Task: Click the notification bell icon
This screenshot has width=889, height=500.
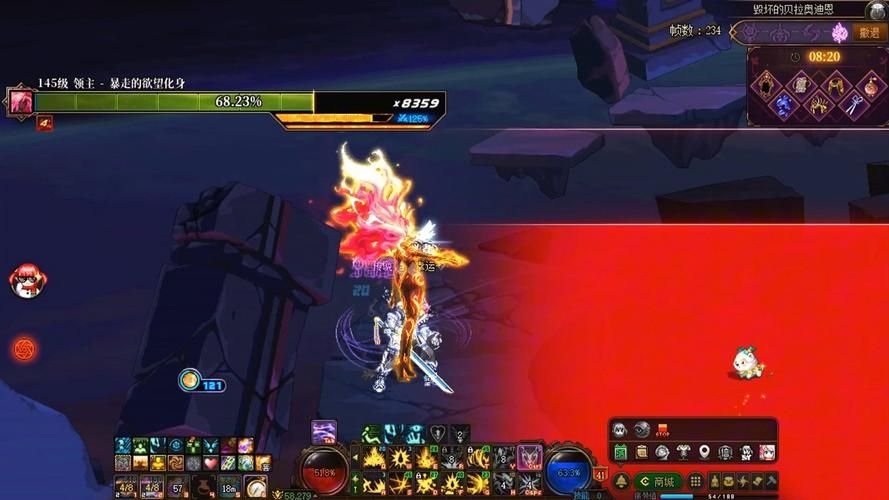Action: click(x=620, y=482)
